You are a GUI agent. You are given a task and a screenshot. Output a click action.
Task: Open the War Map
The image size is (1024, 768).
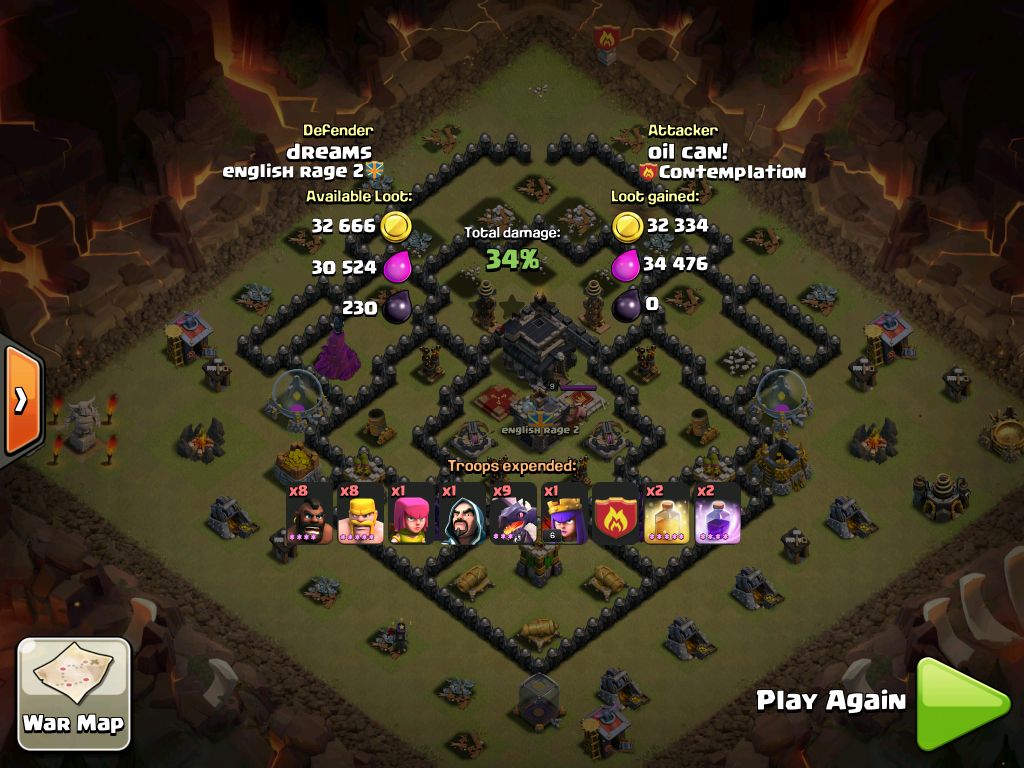point(74,692)
